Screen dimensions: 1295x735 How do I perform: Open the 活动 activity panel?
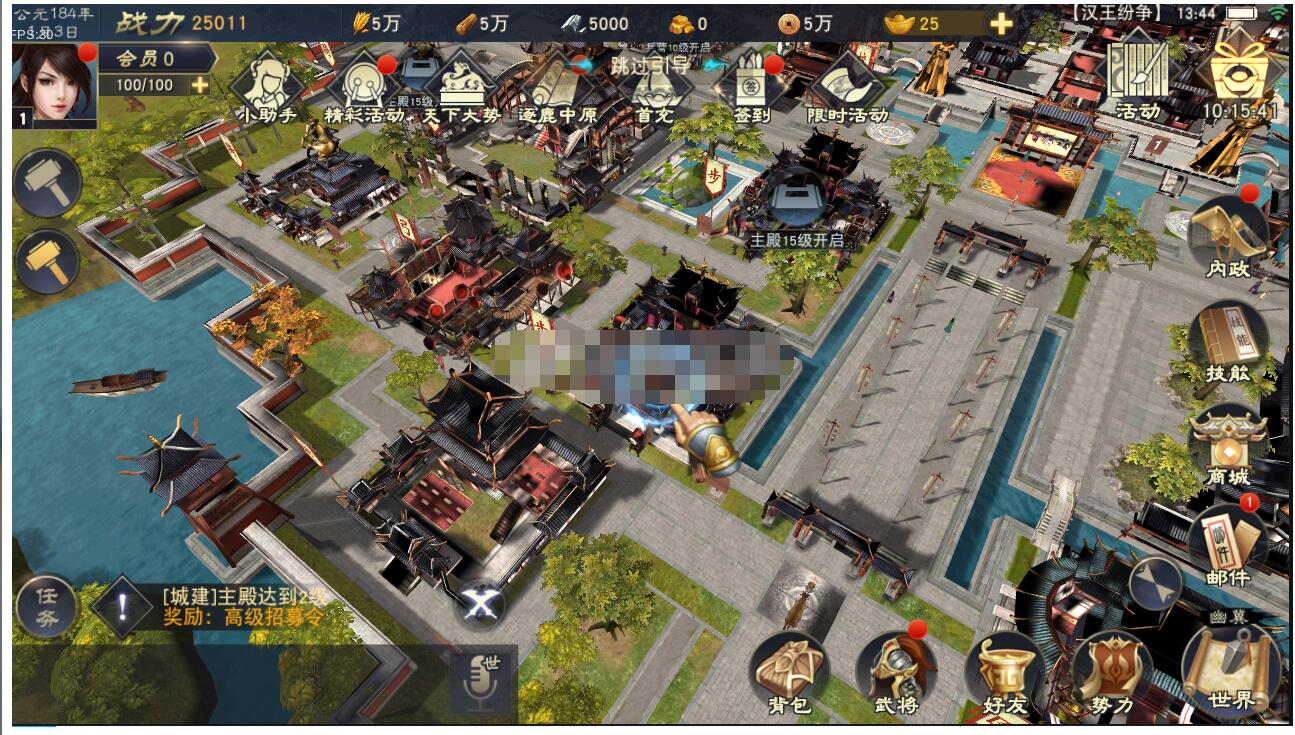[x=1138, y=75]
